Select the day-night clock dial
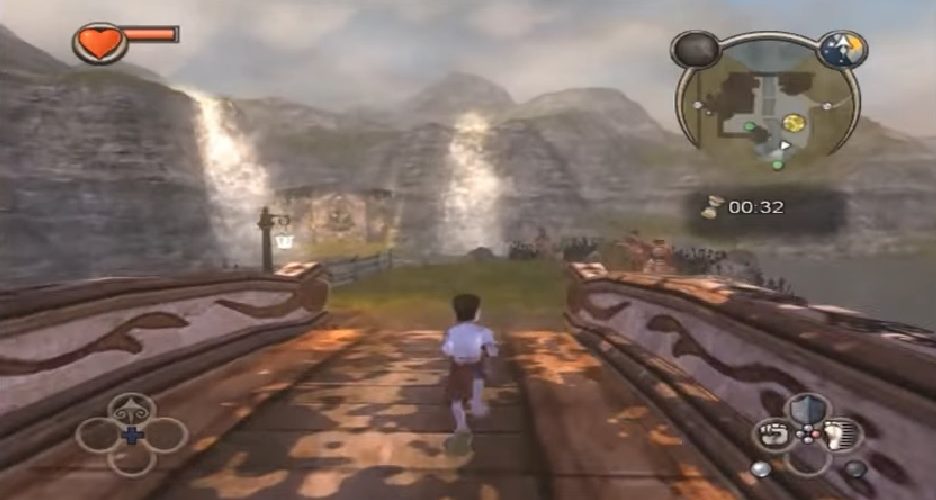The width and height of the screenshot is (936, 500). pyautogui.click(x=841, y=48)
